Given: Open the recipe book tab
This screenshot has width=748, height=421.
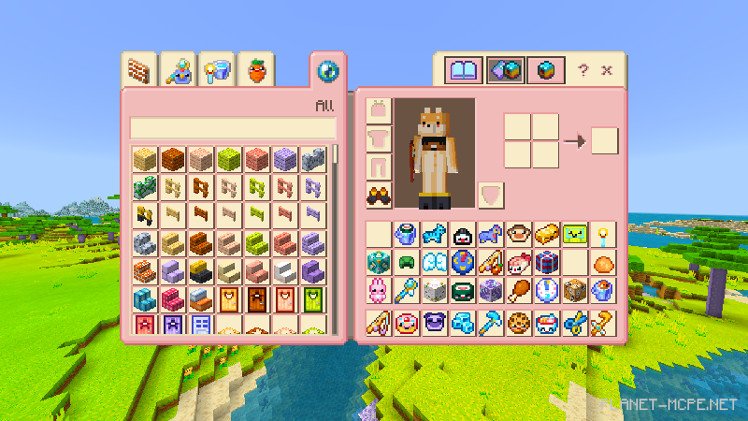Looking at the screenshot, I should tap(464, 70).
